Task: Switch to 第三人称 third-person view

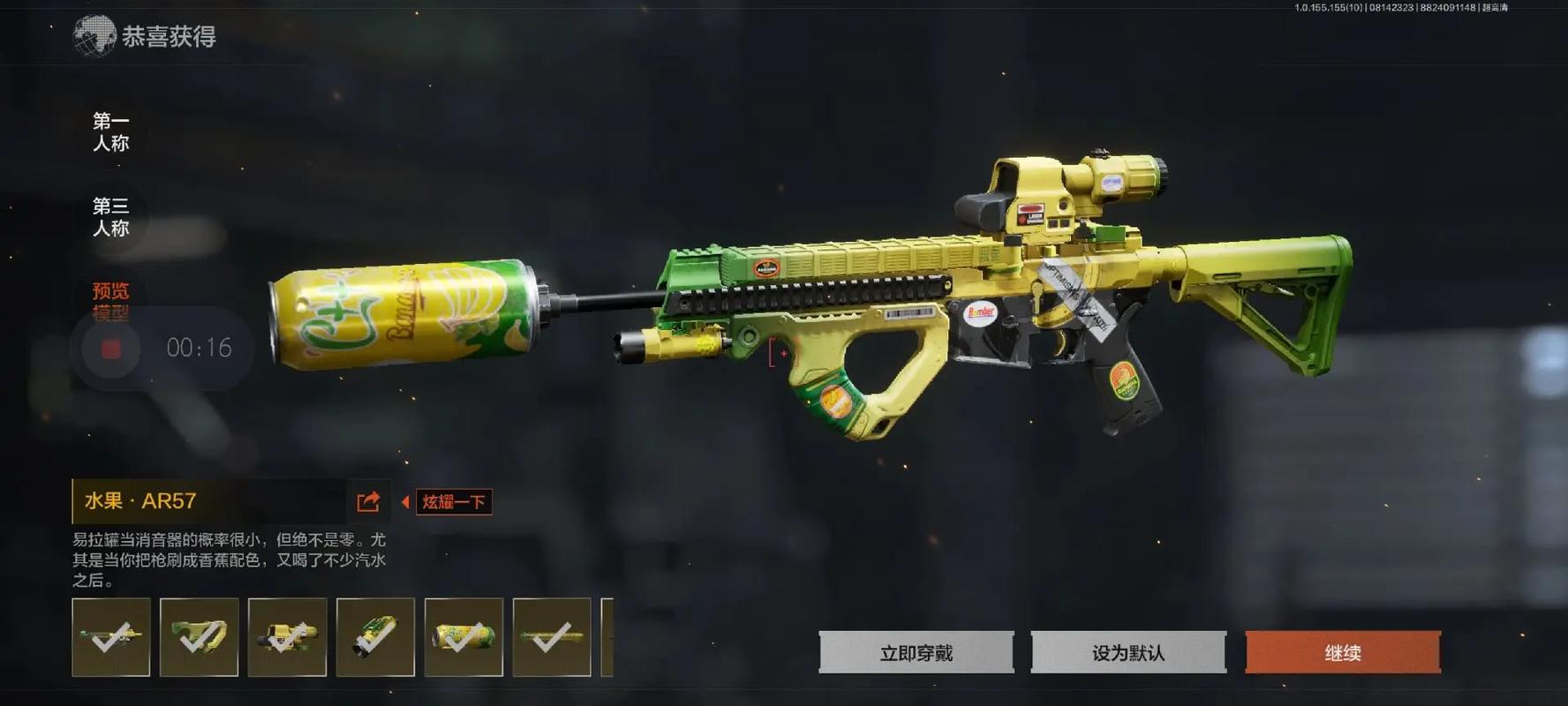Action: pos(111,217)
